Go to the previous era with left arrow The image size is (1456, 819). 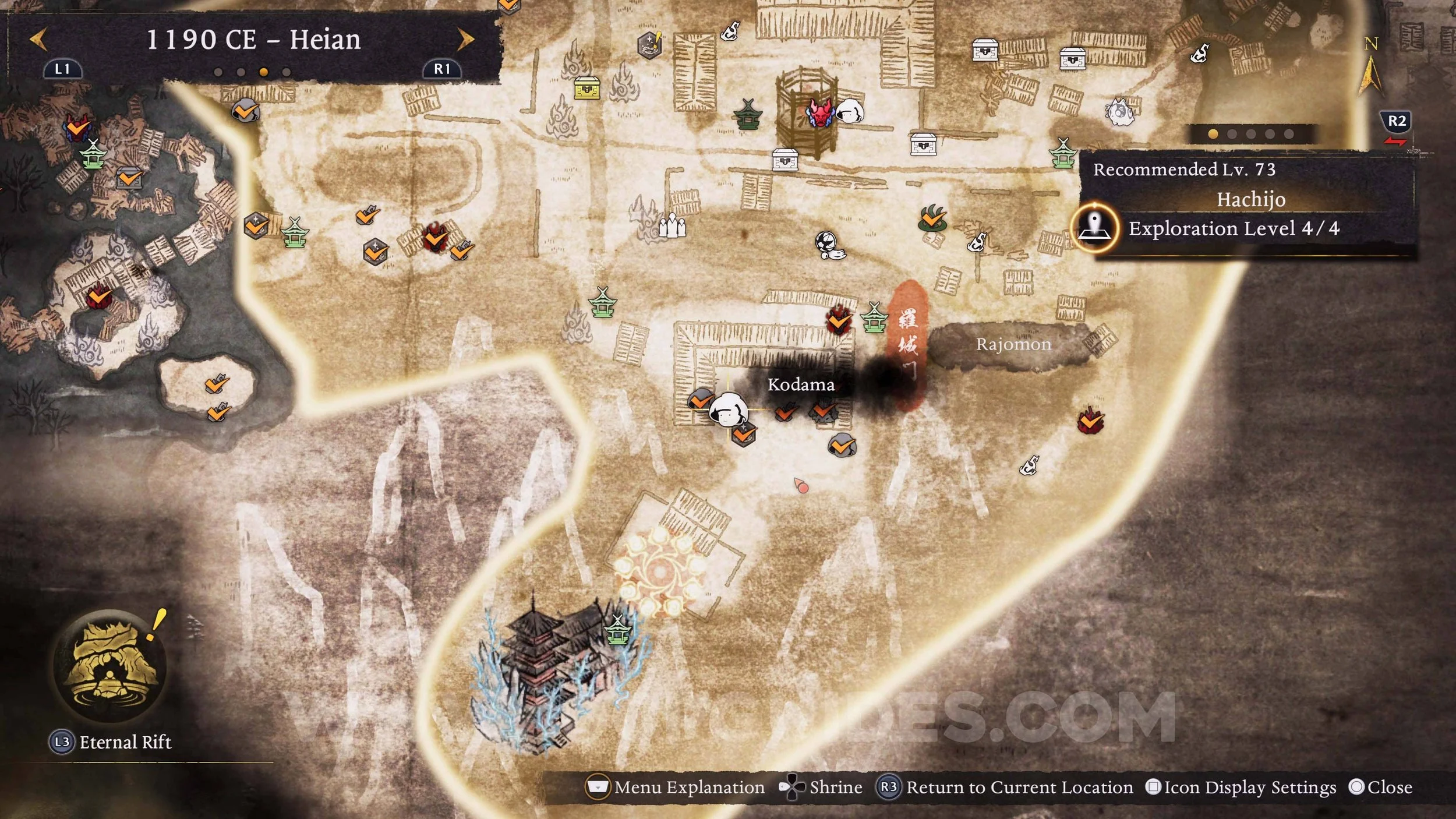pyautogui.click(x=38, y=40)
